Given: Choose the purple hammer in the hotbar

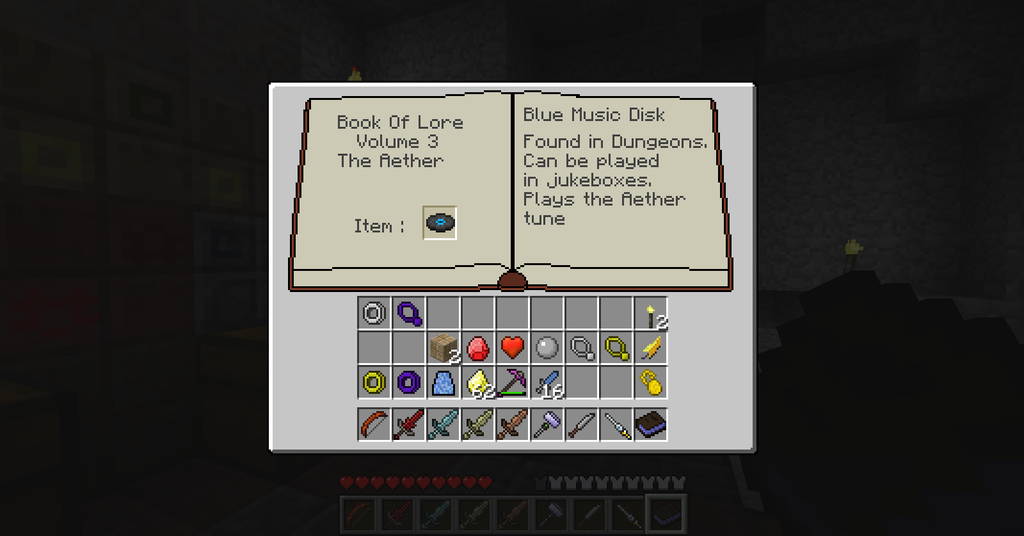Looking at the screenshot, I should coord(547,425).
